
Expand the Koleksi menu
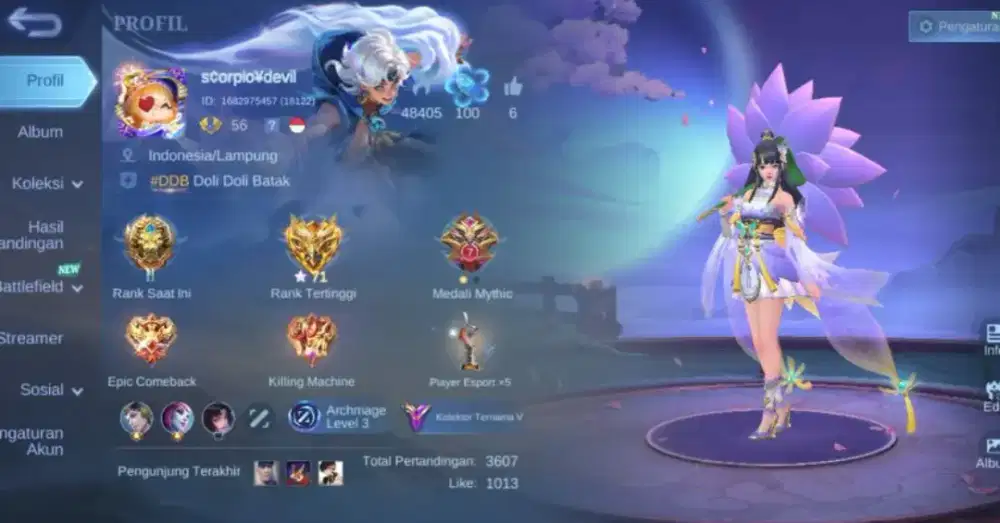(x=46, y=184)
